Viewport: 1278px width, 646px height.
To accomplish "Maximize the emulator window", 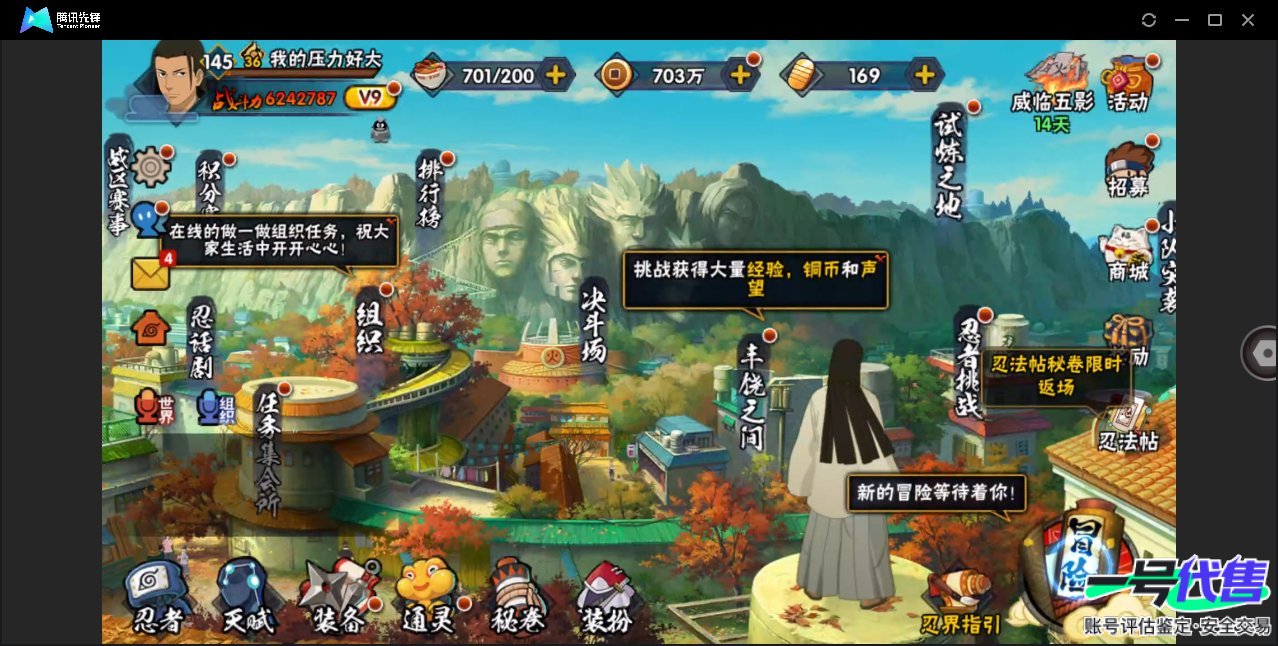I will (1215, 20).
